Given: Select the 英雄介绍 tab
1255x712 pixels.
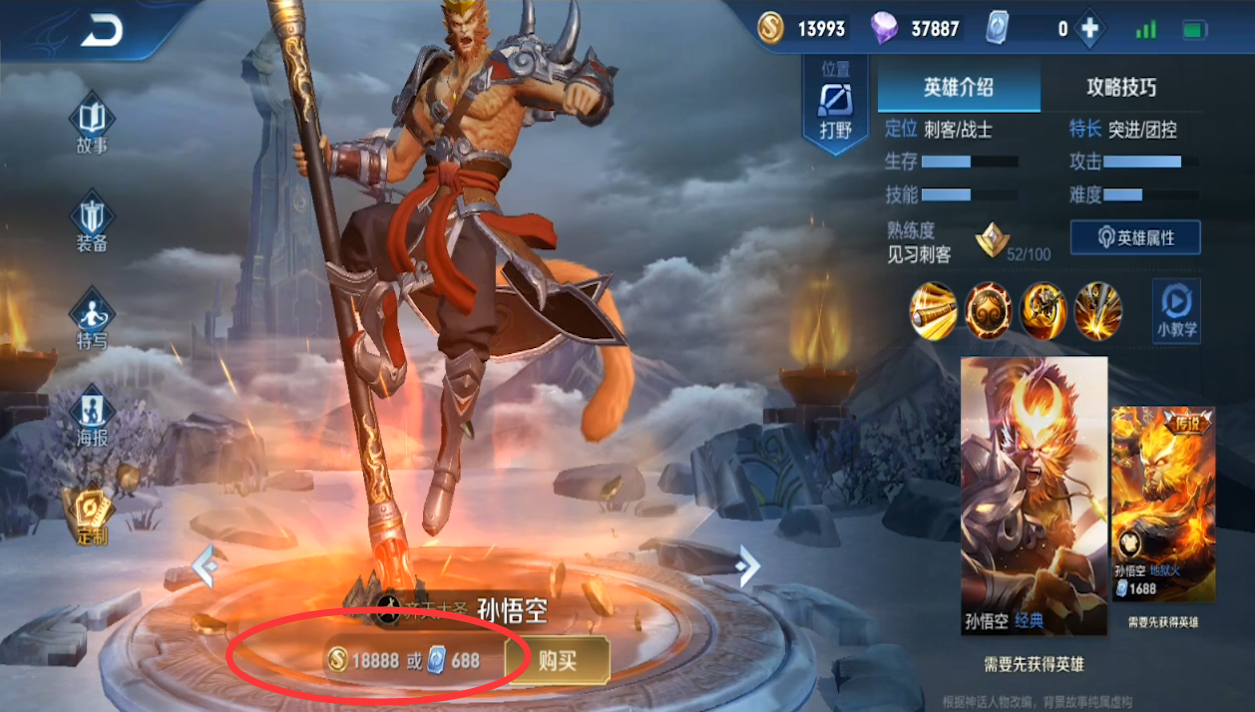Looking at the screenshot, I should 958,87.
